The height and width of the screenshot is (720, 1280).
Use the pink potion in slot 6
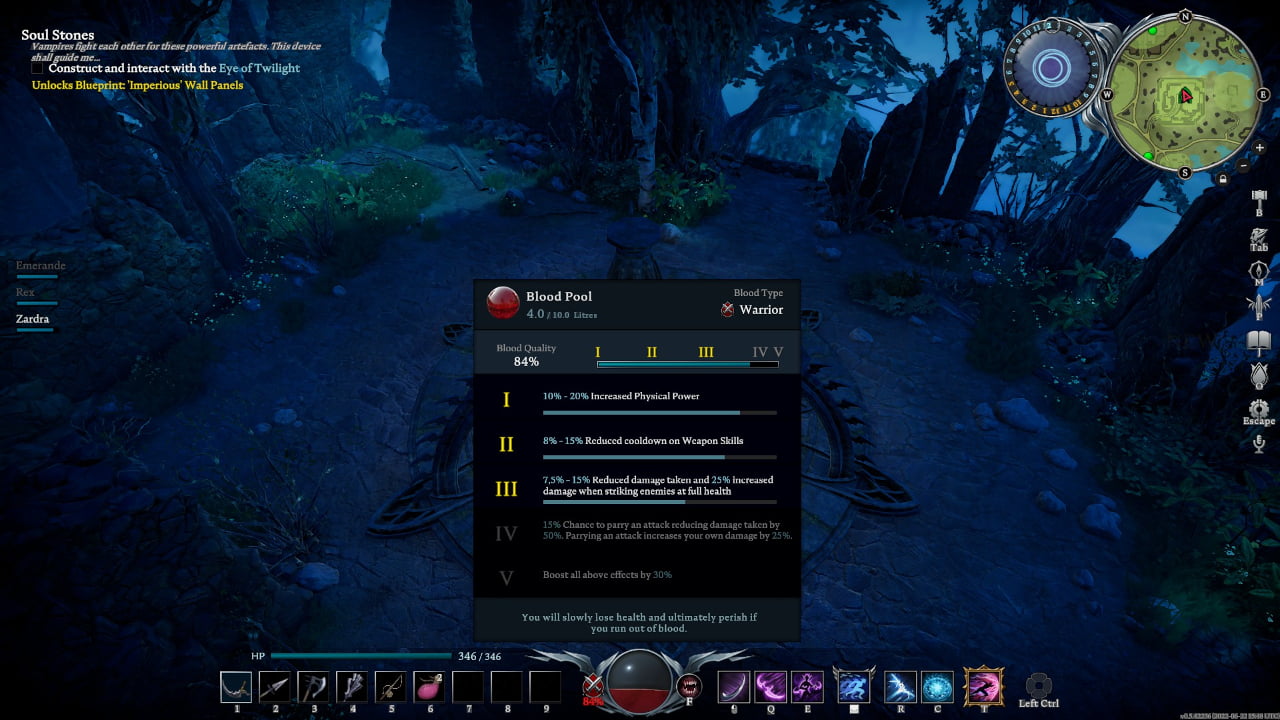(x=429, y=687)
